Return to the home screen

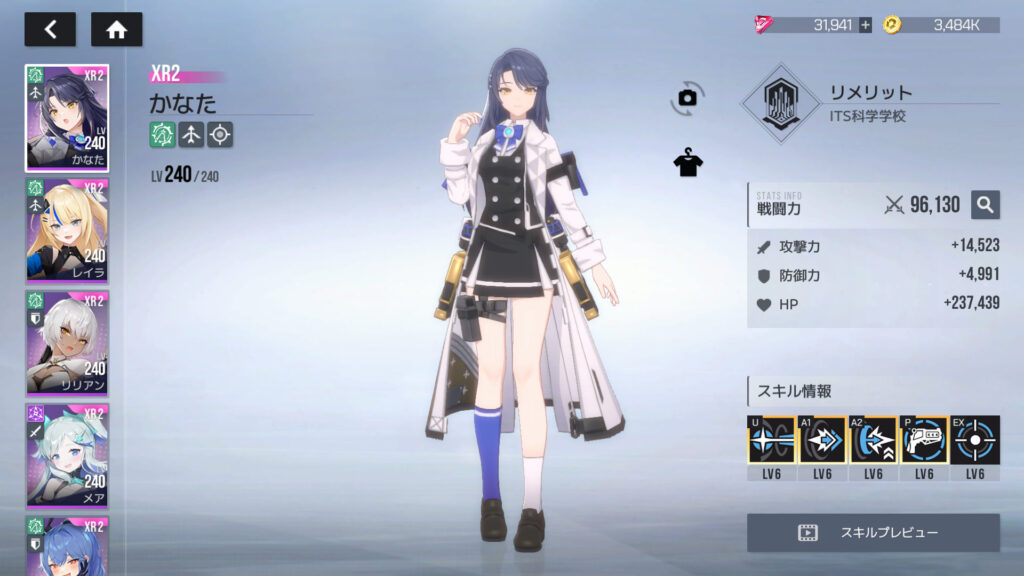point(117,29)
